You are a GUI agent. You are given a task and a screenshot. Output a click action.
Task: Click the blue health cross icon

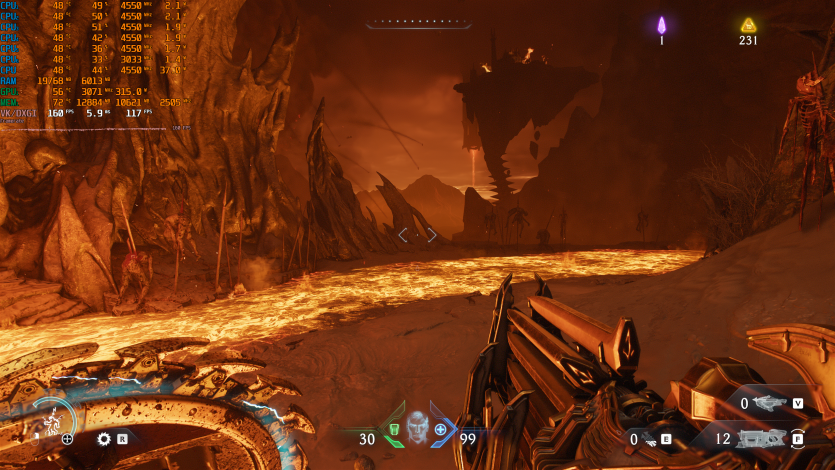coord(440,430)
